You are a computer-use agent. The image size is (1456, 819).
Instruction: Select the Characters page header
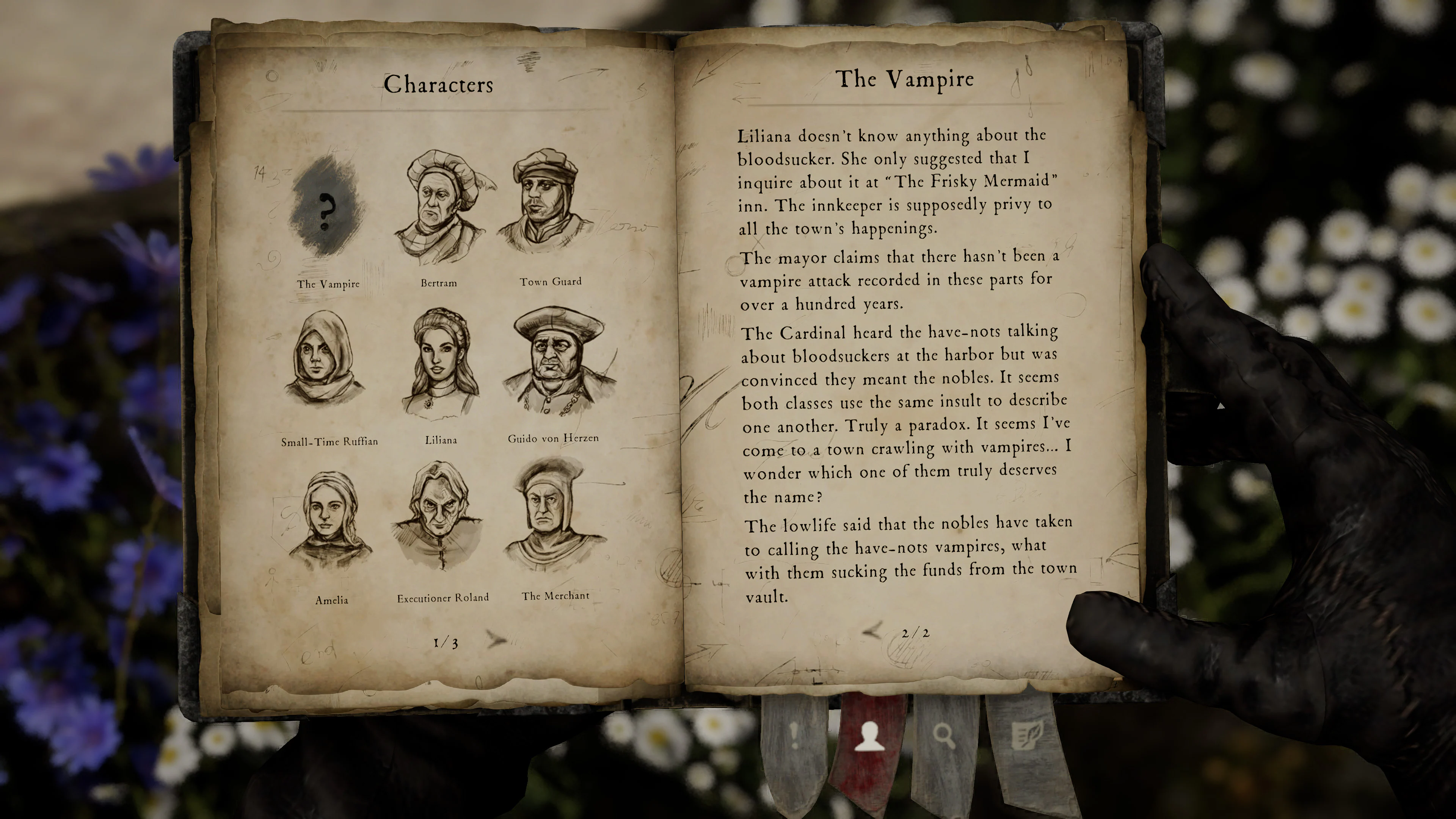[439, 85]
